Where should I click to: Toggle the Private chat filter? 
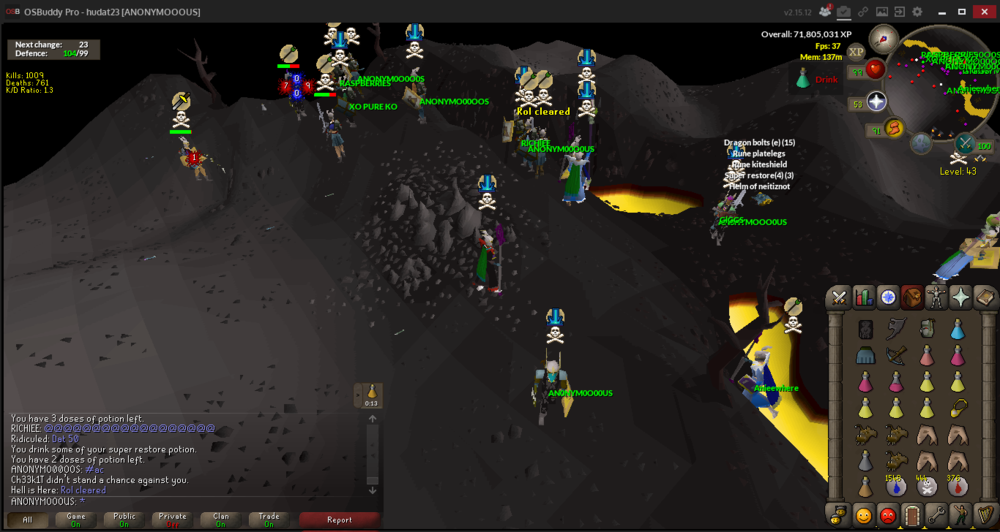172,519
